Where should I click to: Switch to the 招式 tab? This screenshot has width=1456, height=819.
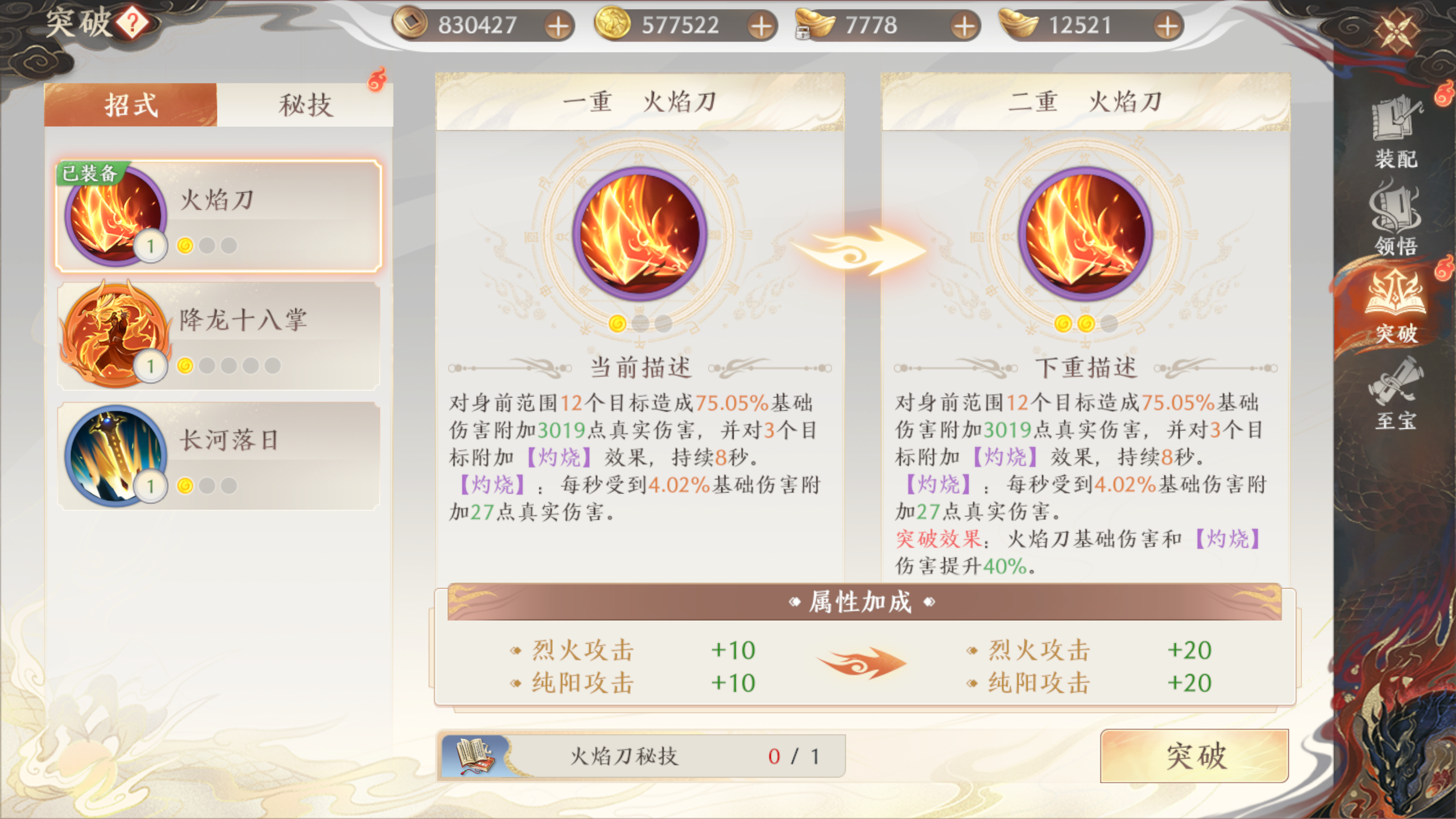tap(130, 105)
